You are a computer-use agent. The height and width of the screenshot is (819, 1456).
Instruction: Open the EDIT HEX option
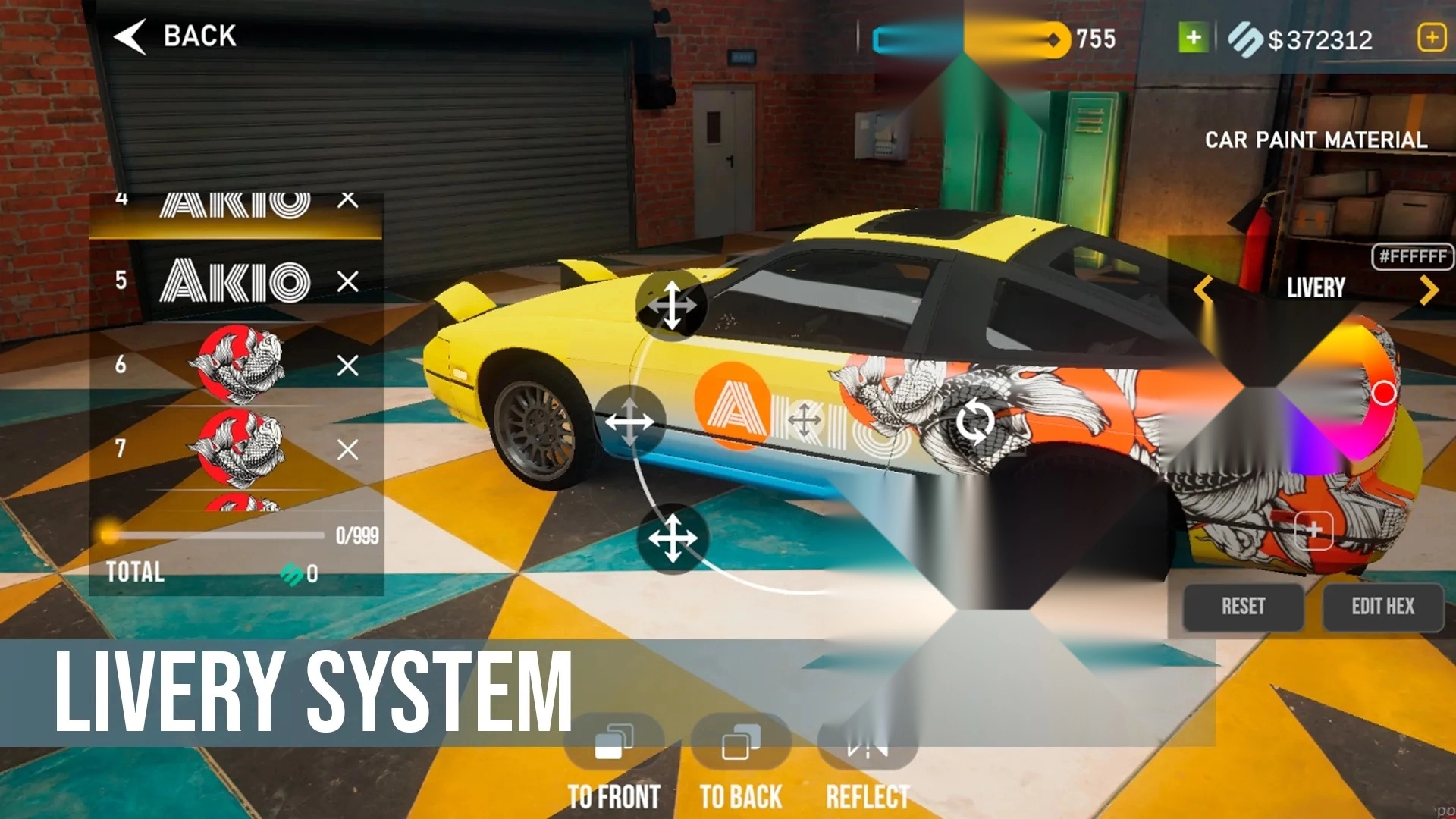(1382, 607)
